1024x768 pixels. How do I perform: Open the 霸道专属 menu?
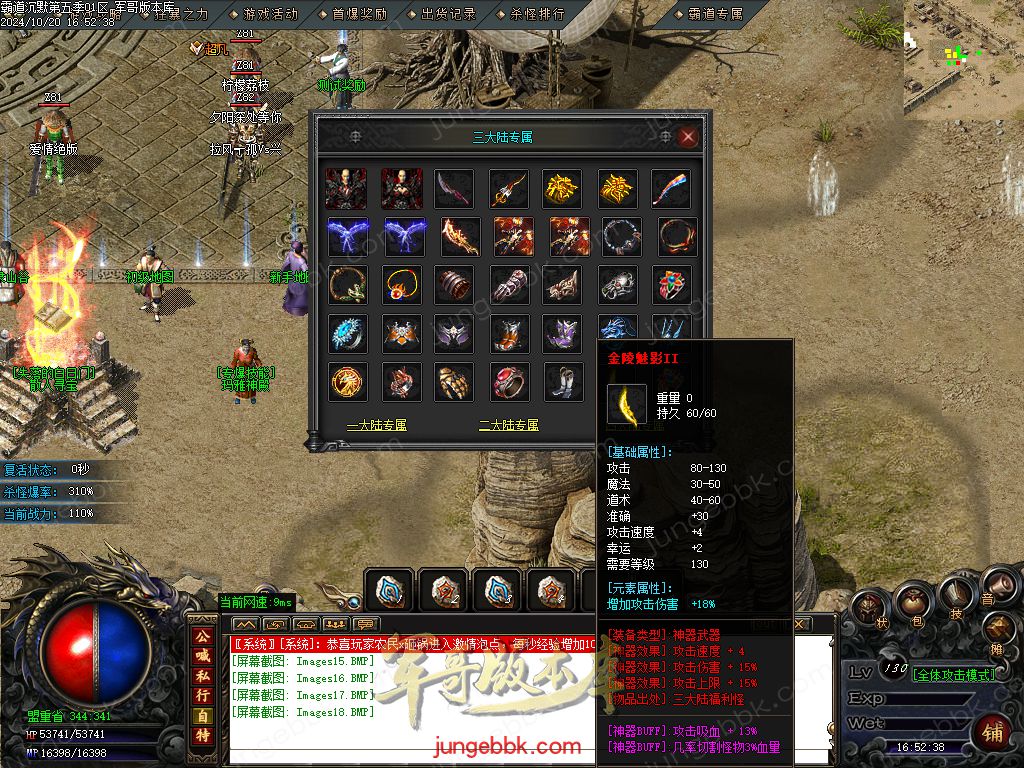coord(716,14)
